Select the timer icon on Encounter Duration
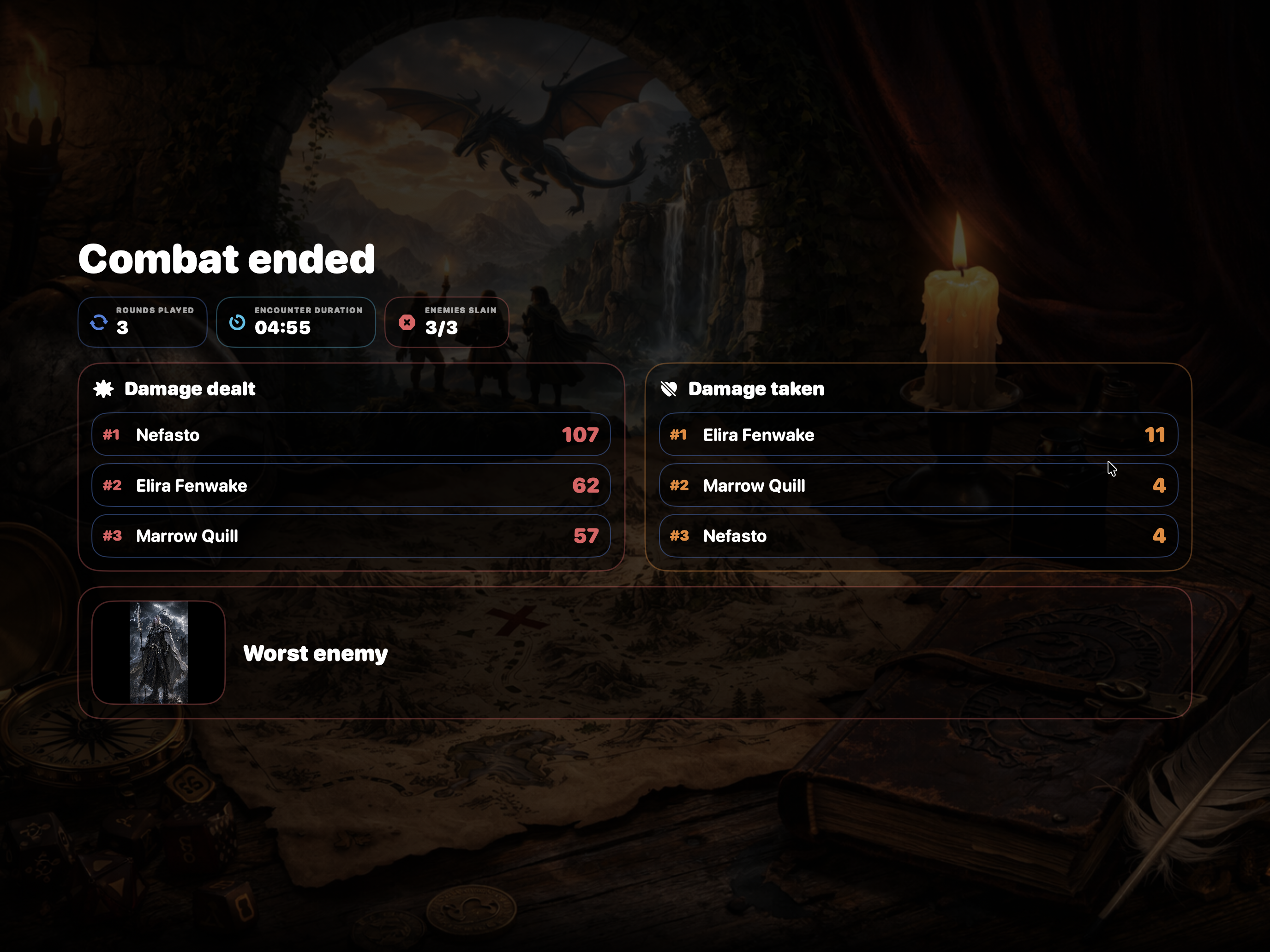Viewport: 1270px width, 952px height. 237,322
